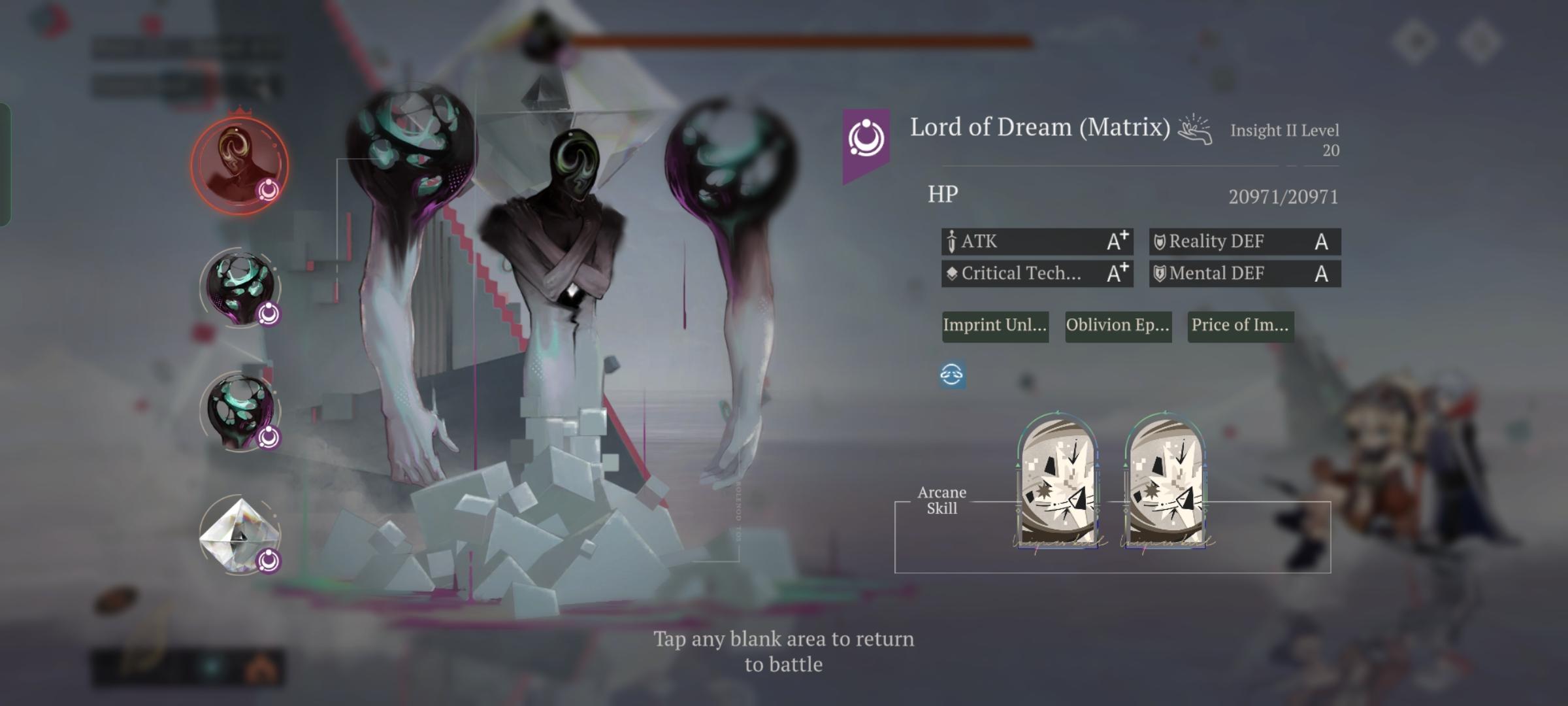Viewport: 1568px width, 706px height.
Task: Show the "Oblivion Ep..." trait details
Action: click(x=1118, y=326)
